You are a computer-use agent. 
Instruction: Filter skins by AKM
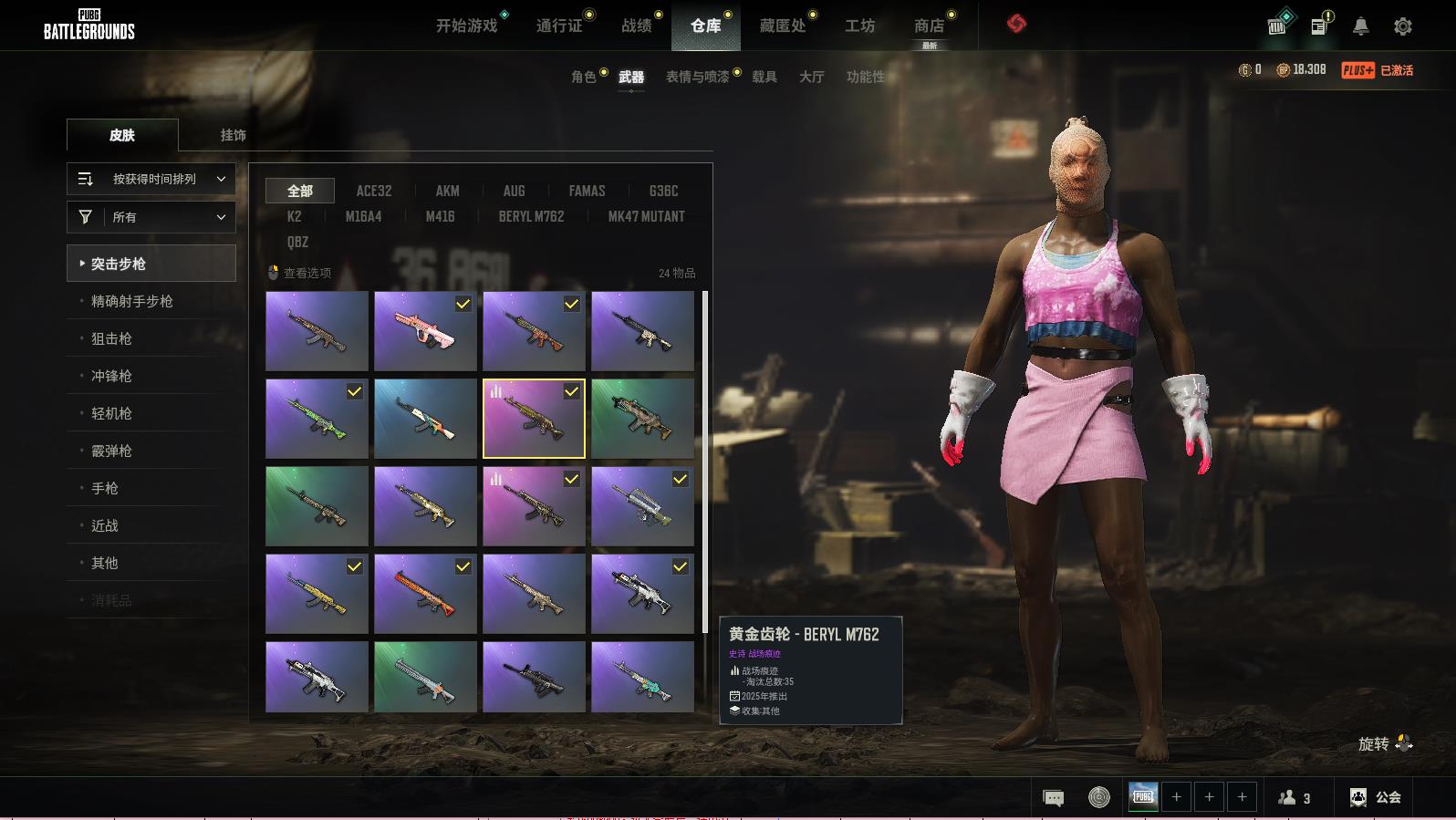click(x=447, y=191)
